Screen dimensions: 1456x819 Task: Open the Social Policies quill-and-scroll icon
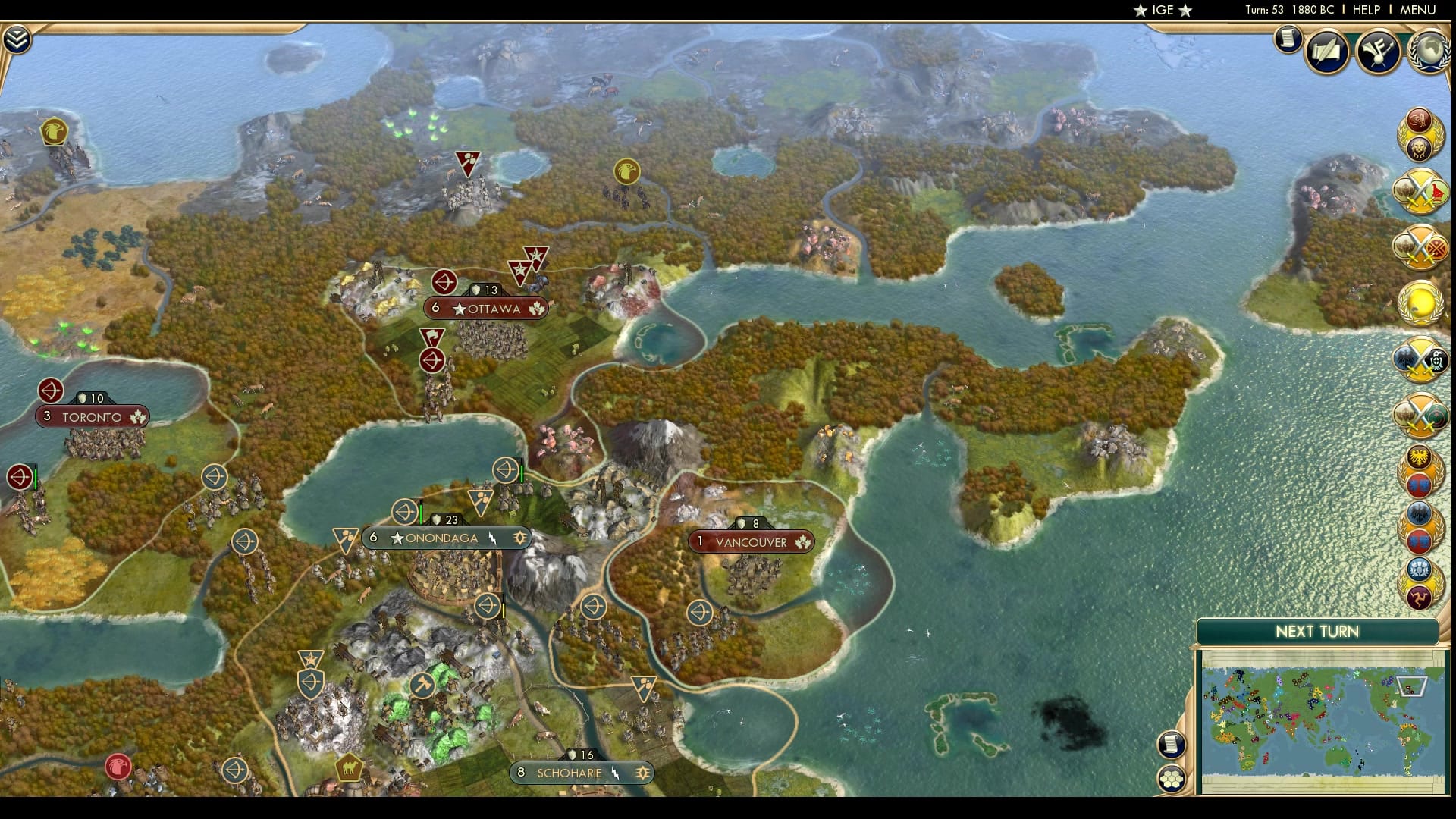pos(1326,52)
